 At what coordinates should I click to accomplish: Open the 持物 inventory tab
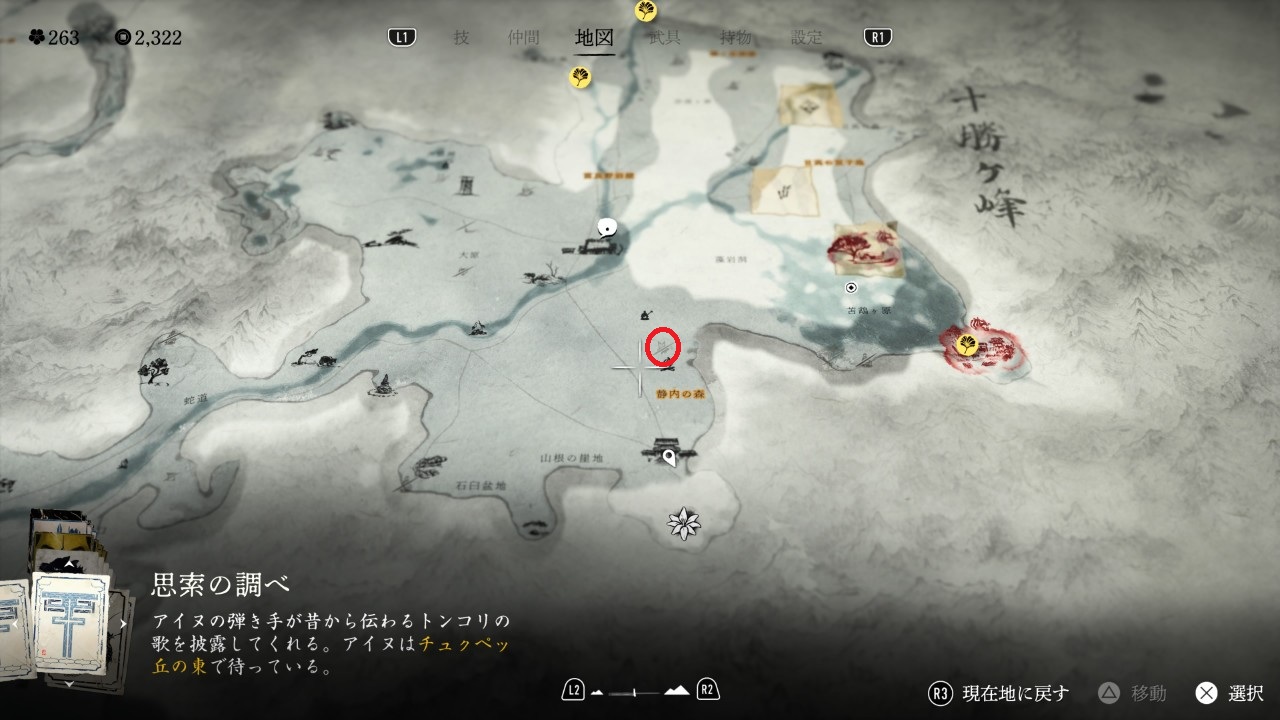pos(736,38)
